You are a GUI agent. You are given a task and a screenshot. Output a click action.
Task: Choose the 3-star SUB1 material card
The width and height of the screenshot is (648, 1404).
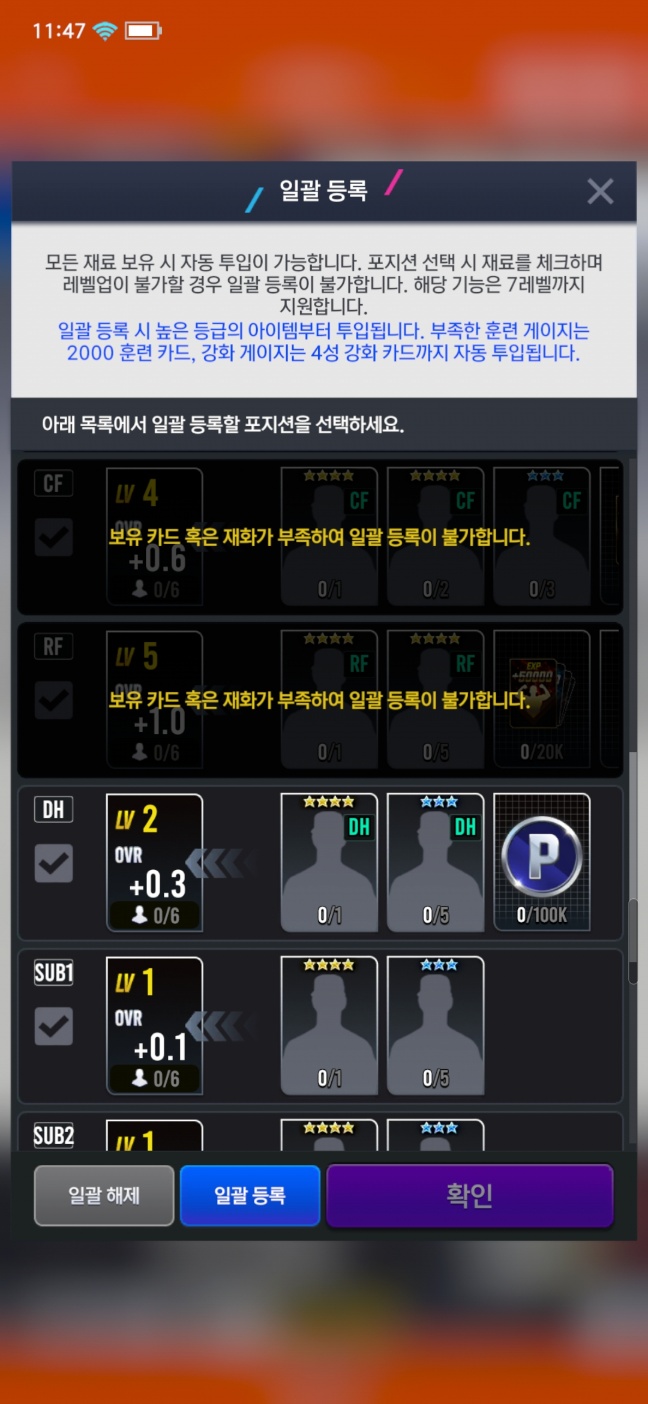pyautogui.click(x=435, y=1025)
